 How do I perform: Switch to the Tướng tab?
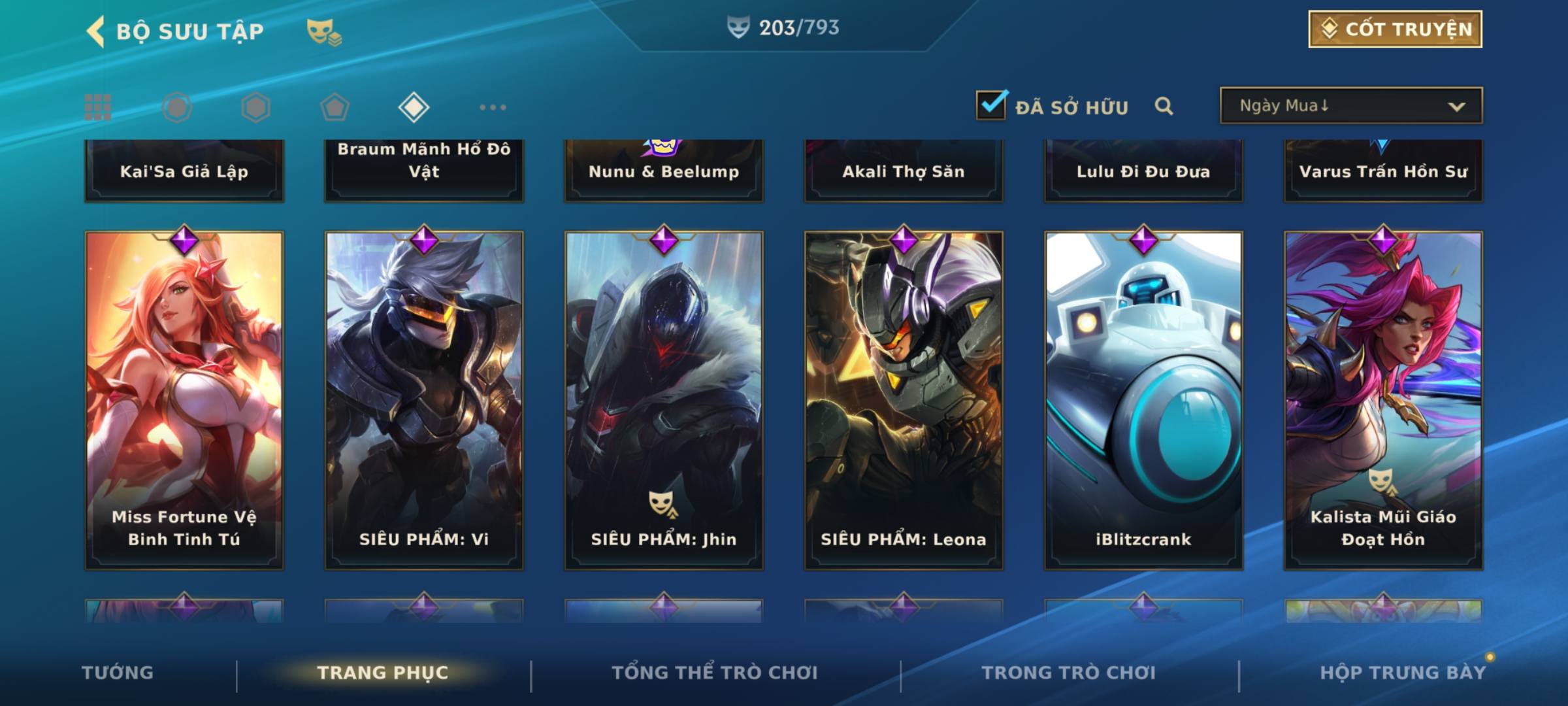tap(118, 673)
